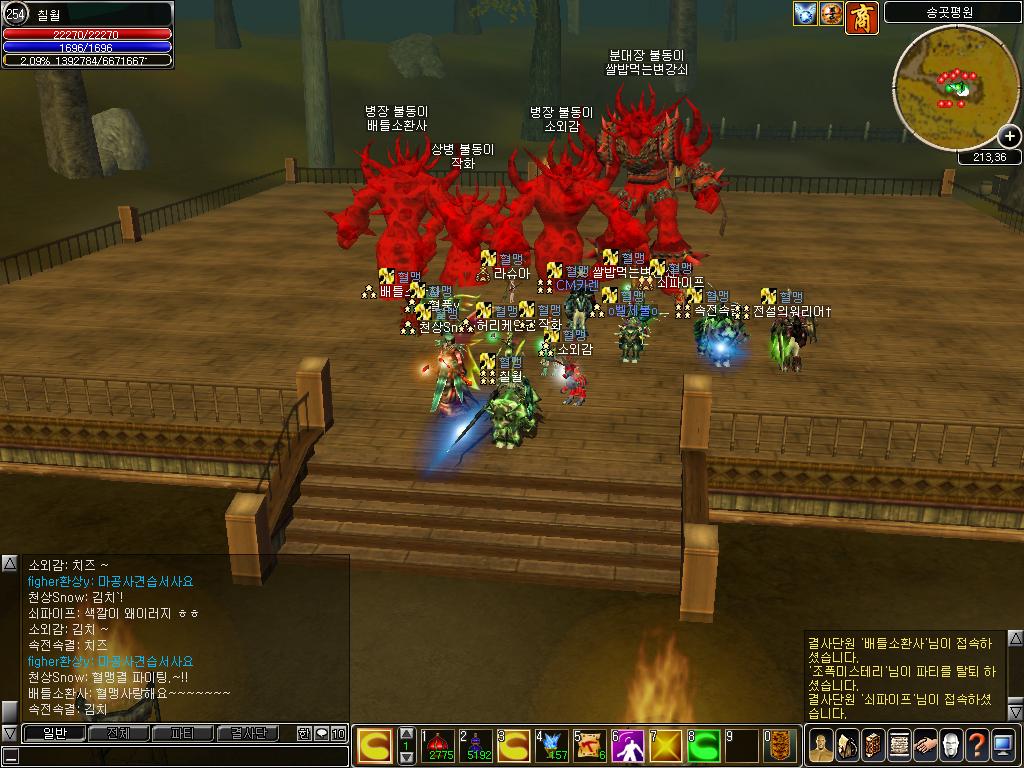1024x768 pixels.
Task: Click the speech bubble chat button
Action: click(321, 733)
